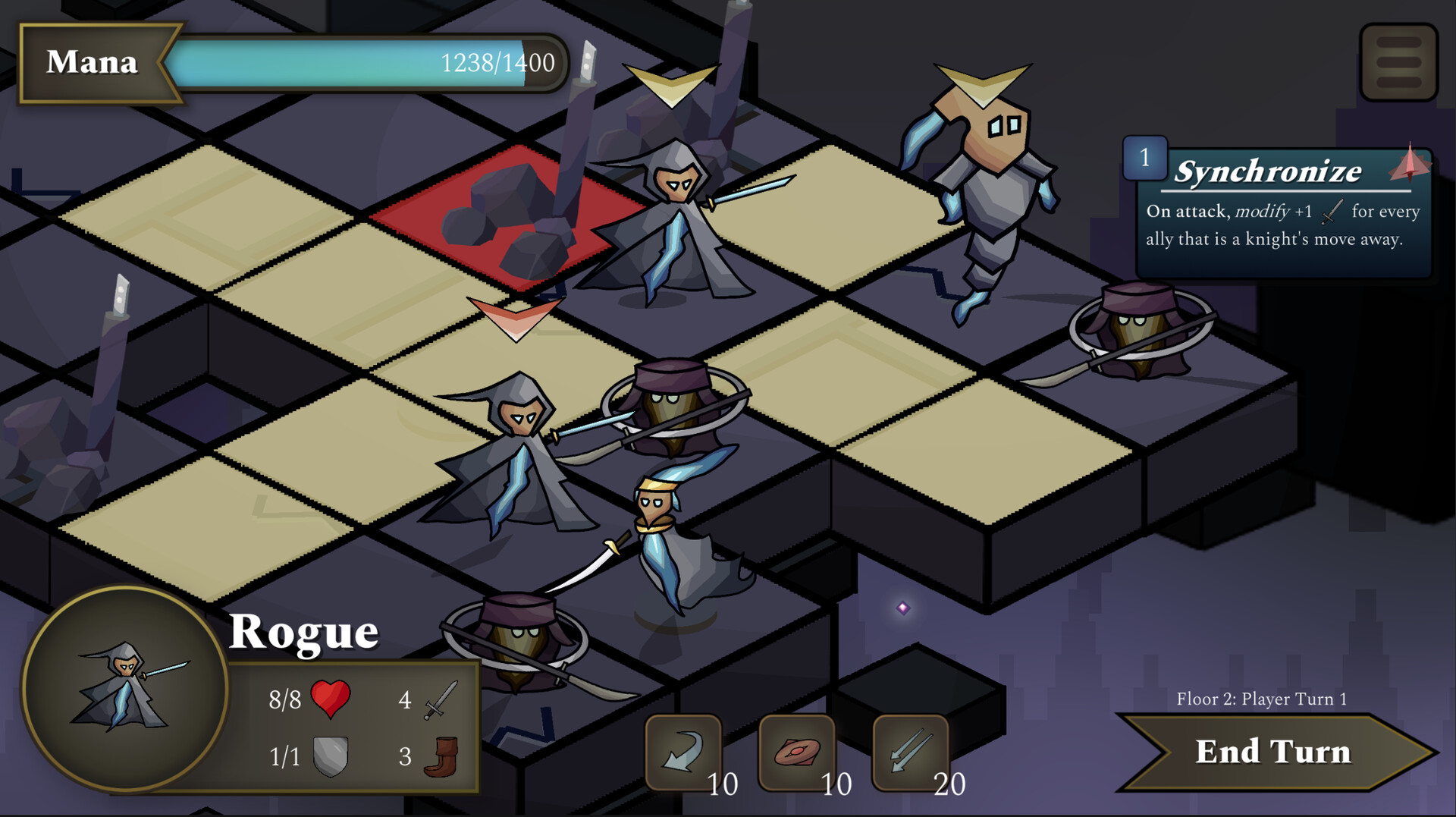This screenshot has height=817, width=1456.
Task: Activate the curved arrow ability
Action: pyautogui.click(x=682, y=752)
